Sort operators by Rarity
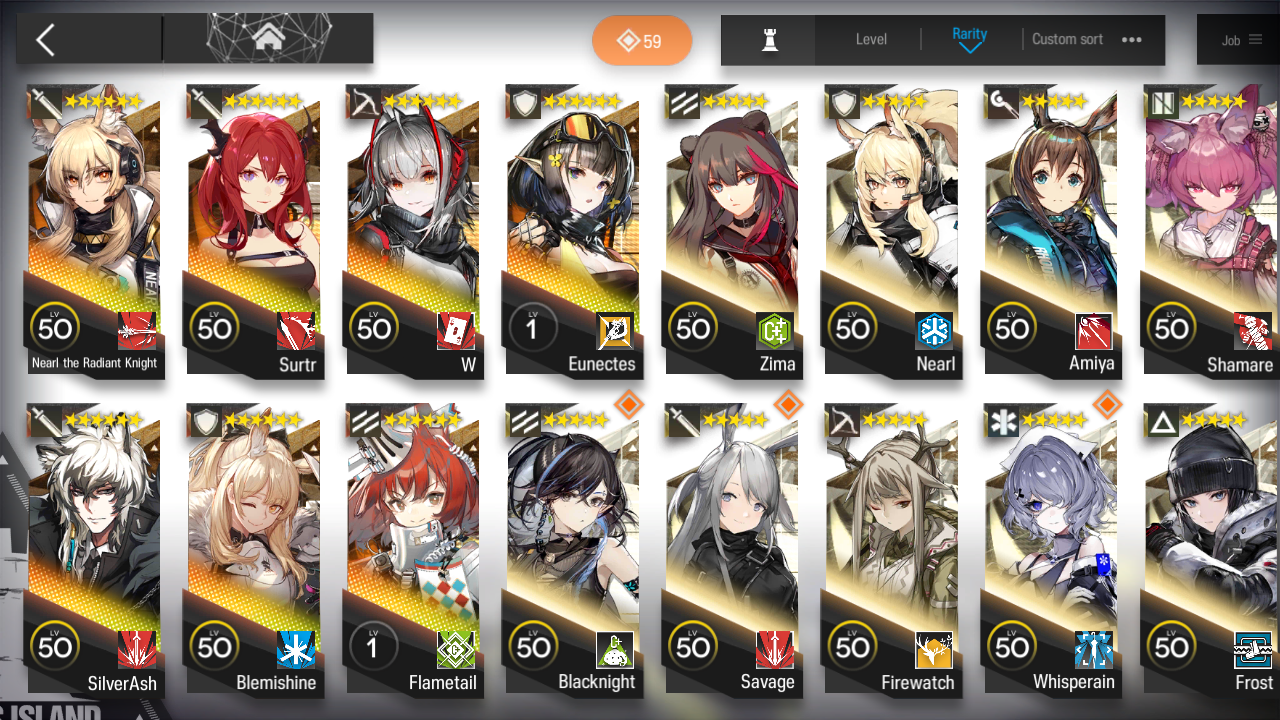The height and width of the screenshot is (720, 1280). [x=969, y=40]
